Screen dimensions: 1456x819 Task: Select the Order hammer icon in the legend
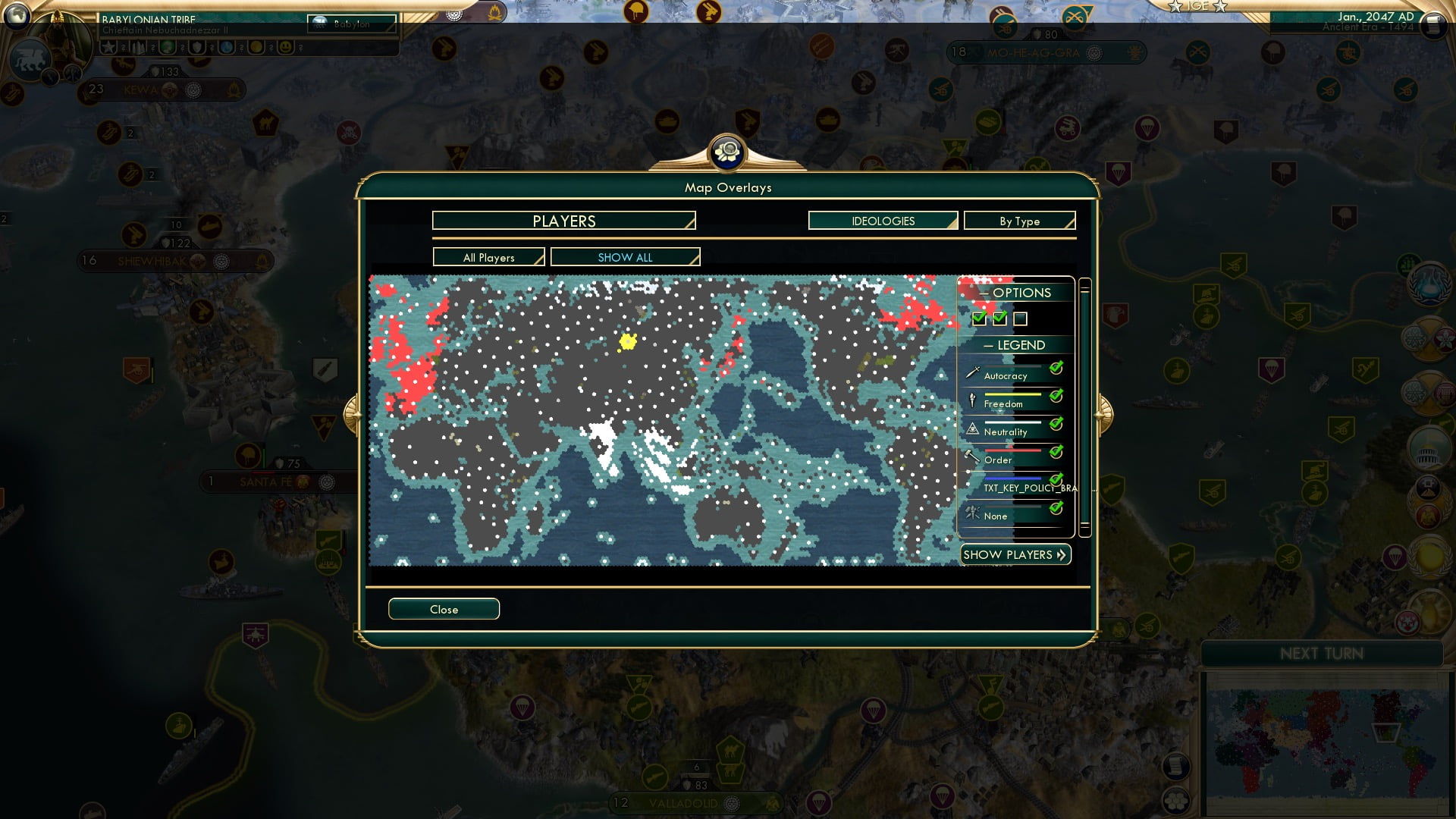[971, 456]
